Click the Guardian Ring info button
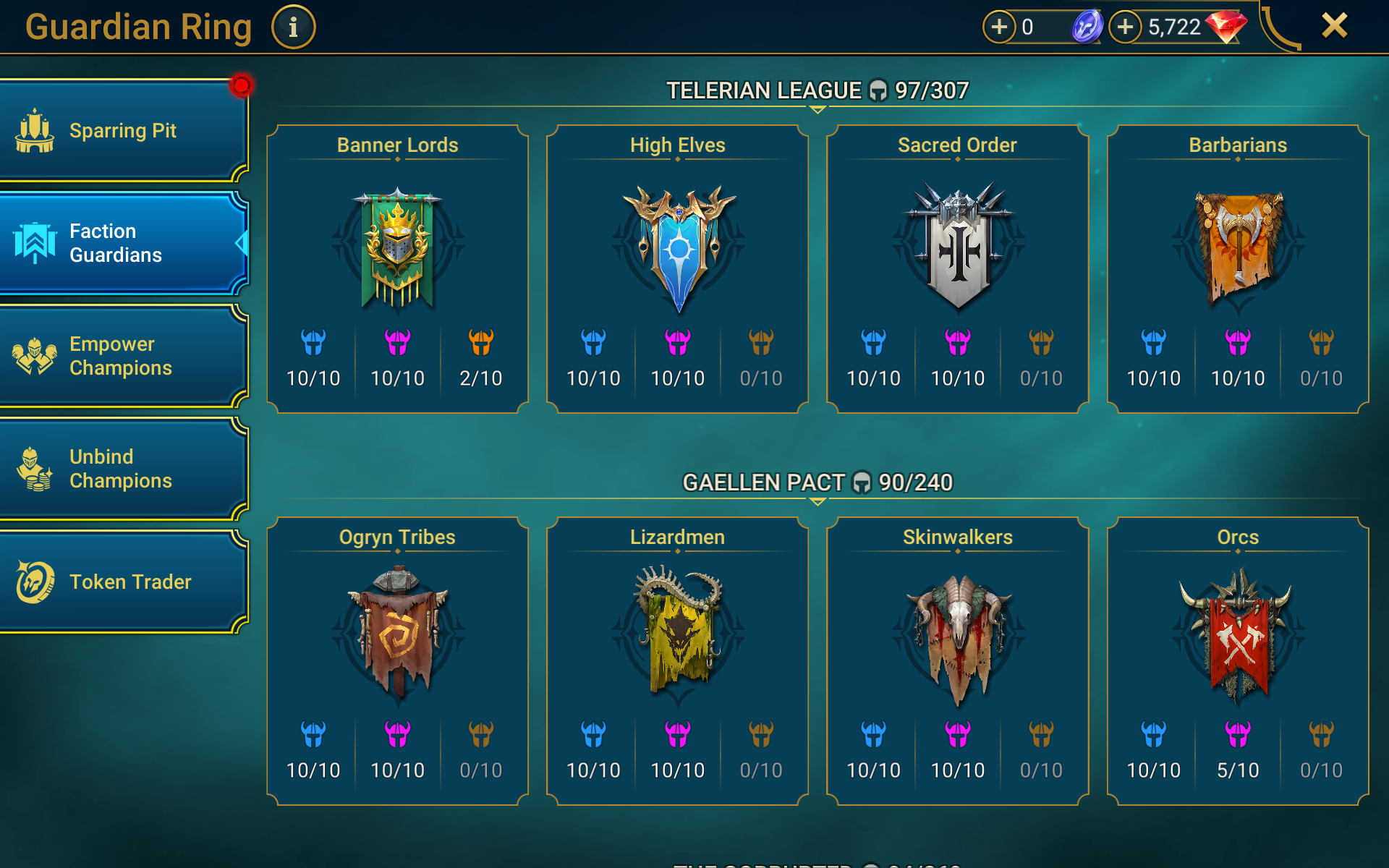Viewport: 1389px width, 868px height. click(292, 26)
